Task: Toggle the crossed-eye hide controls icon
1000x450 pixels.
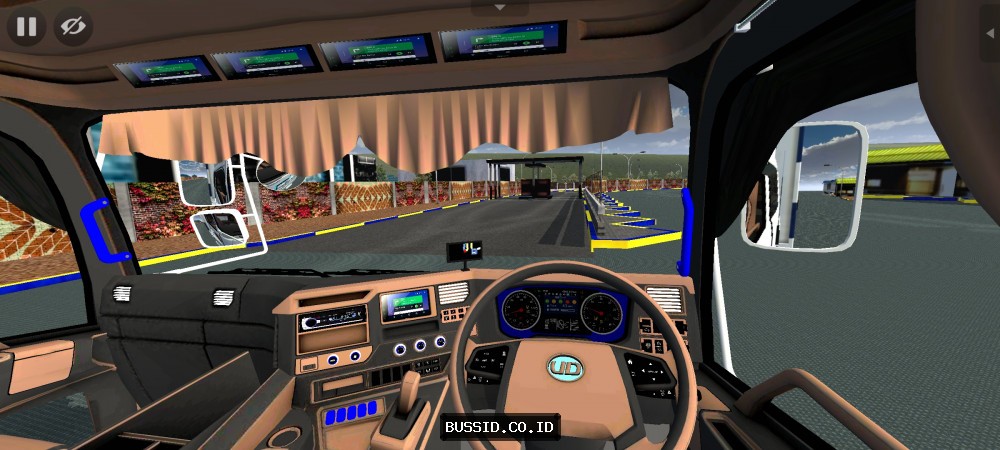Action: (x=73, y=27)
